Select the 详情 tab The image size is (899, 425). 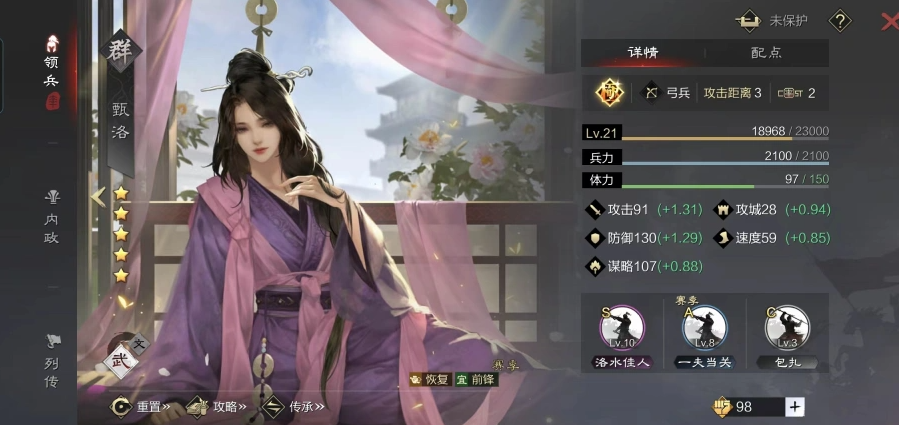coord(643,53)
